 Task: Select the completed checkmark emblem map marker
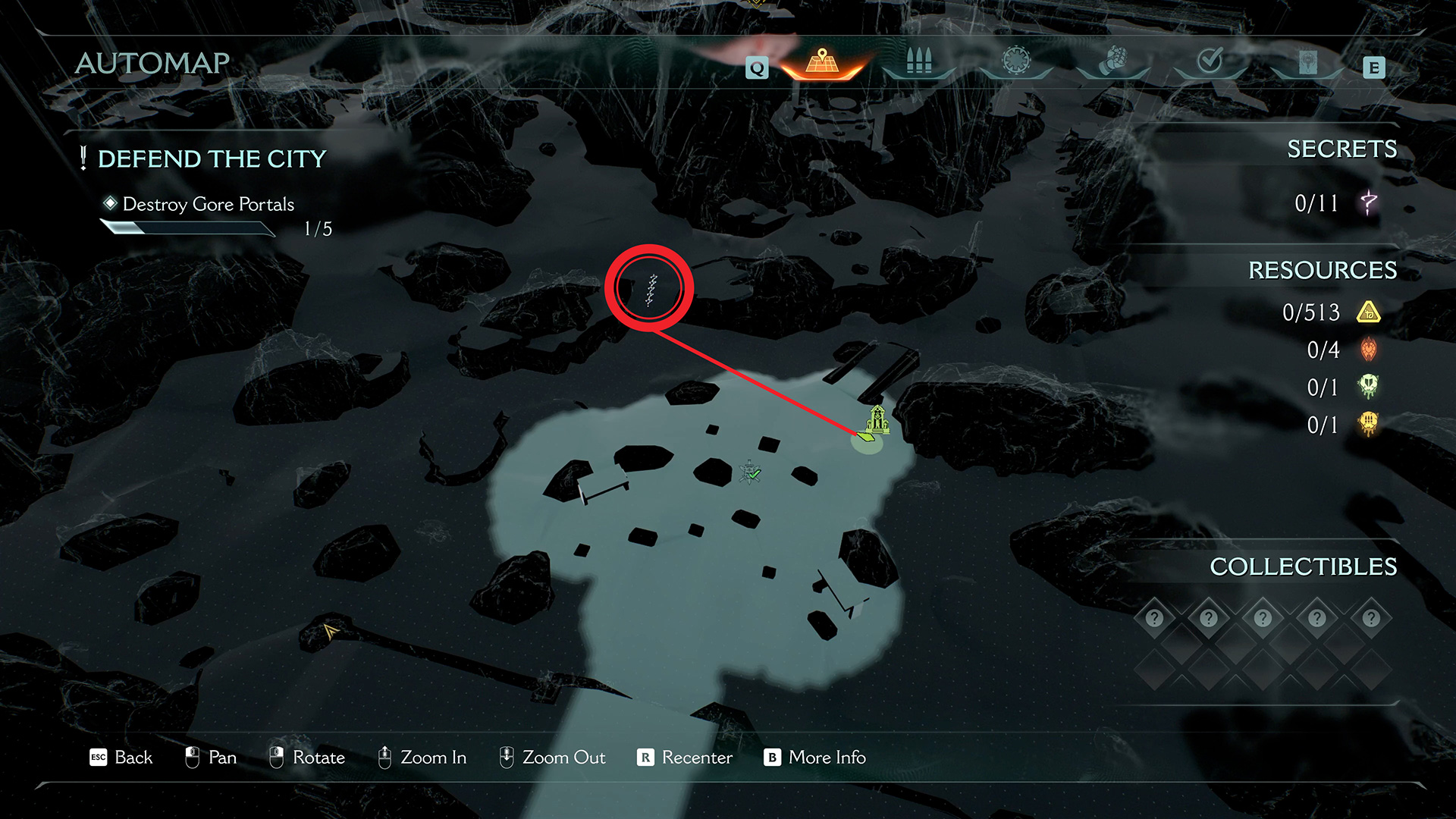click(751, 472)
